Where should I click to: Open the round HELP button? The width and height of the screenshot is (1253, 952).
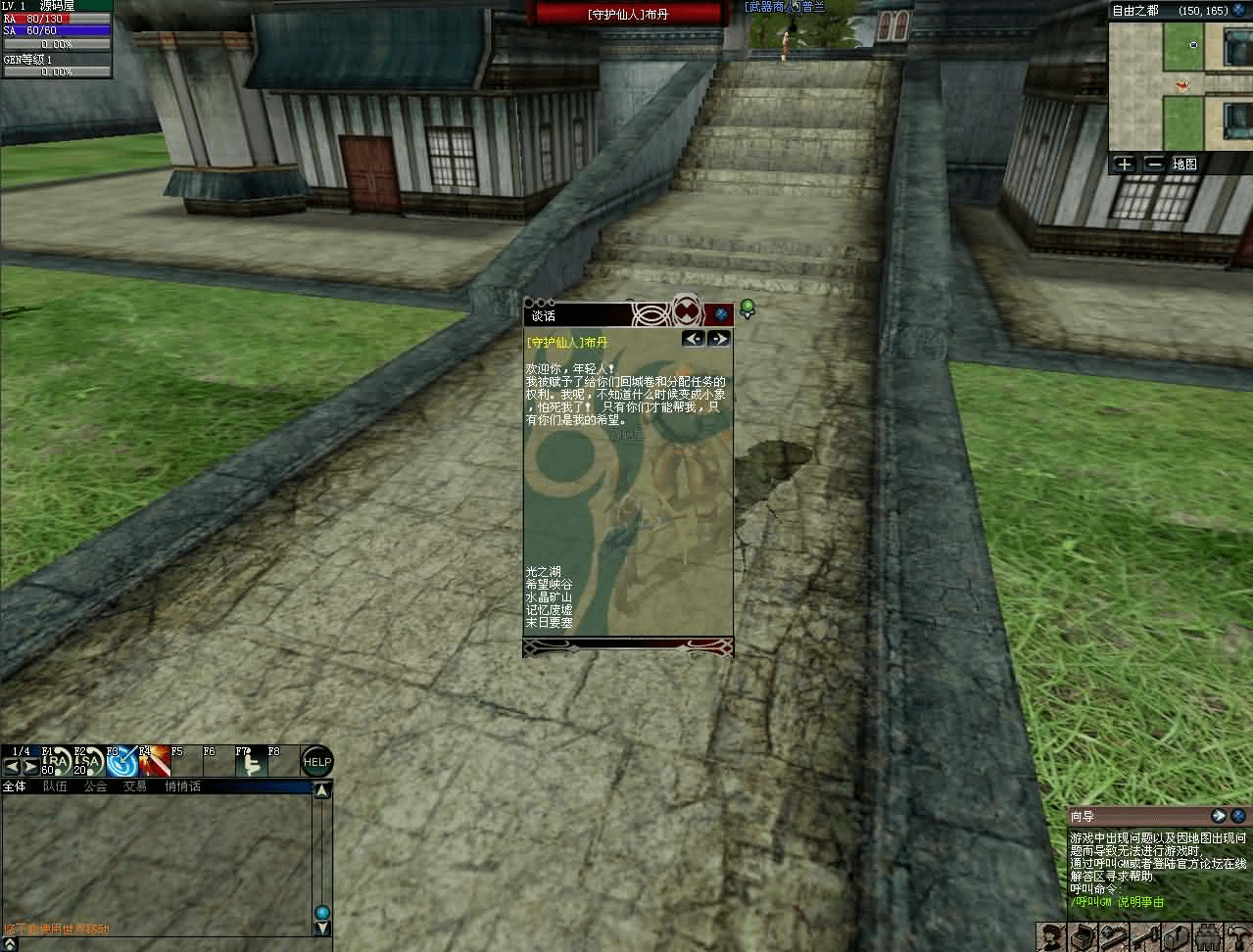pyautogui.click(x=316, y=761)
